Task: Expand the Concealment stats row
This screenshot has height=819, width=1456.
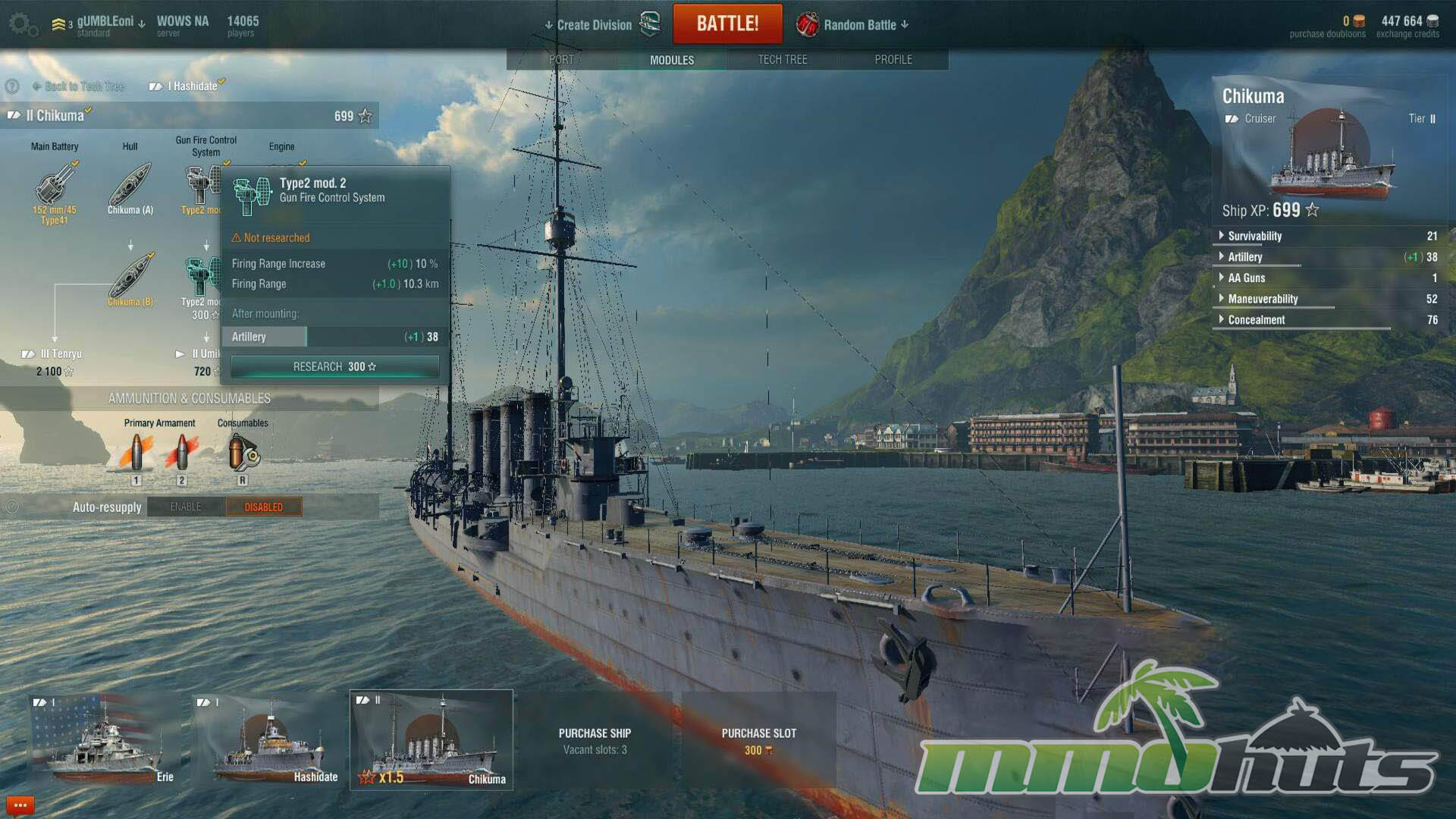Action: (x=1256, y=320)
